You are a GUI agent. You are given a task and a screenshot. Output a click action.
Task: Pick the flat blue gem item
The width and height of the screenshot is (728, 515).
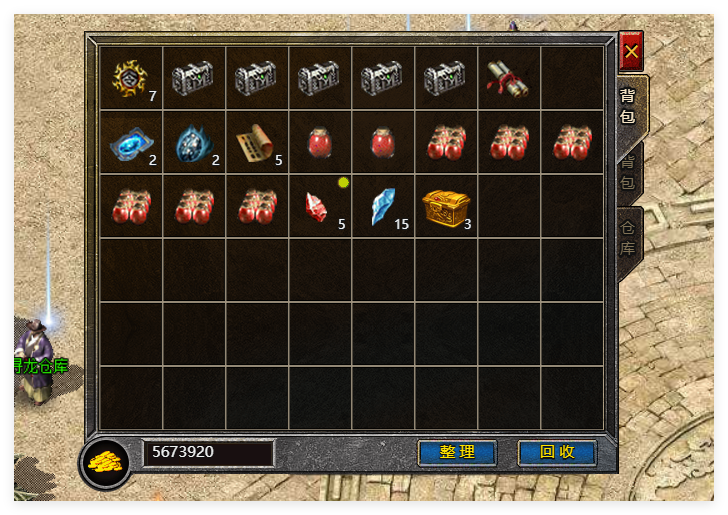[131, 142]
